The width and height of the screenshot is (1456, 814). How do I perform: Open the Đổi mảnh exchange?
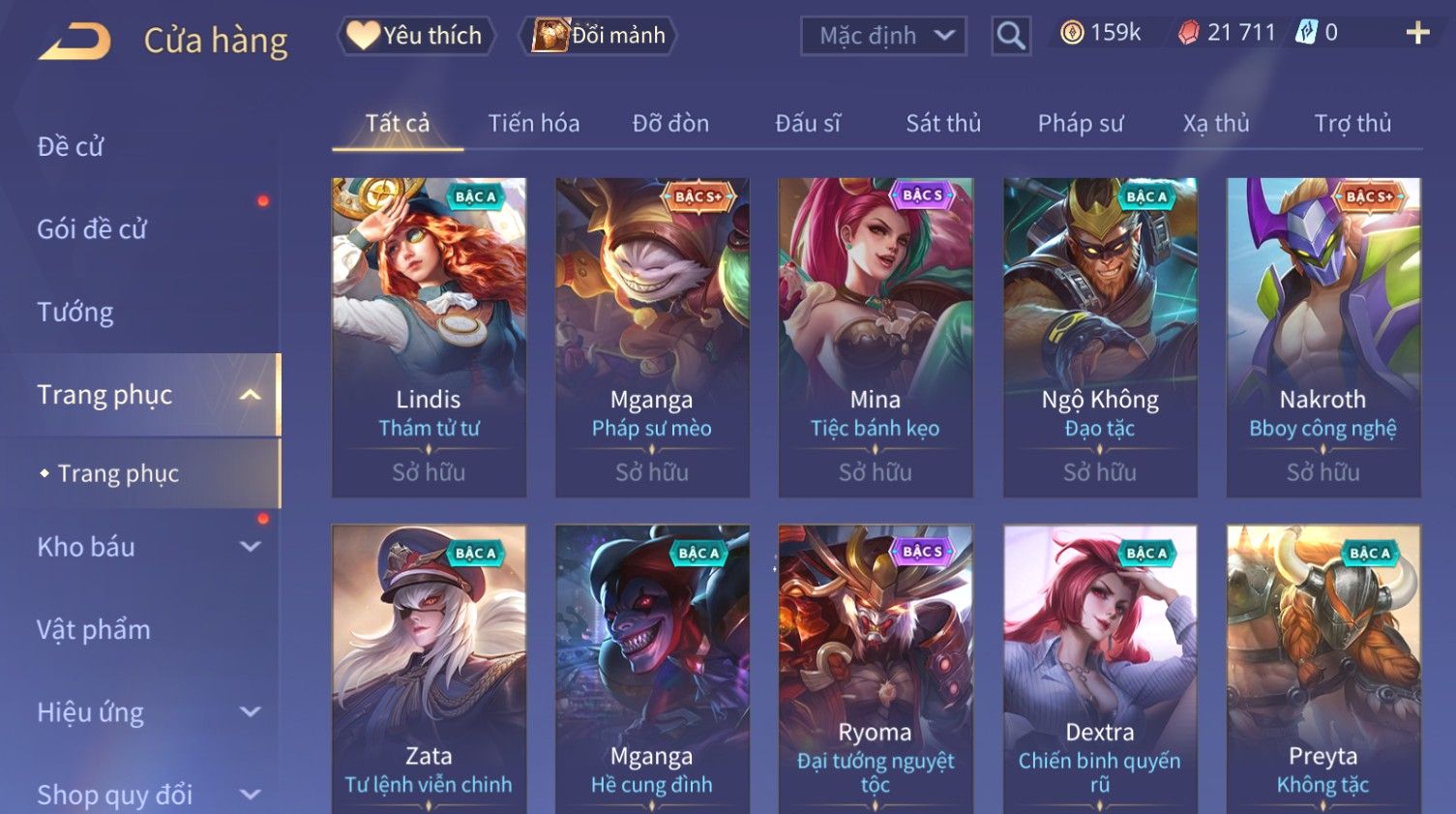599,36
